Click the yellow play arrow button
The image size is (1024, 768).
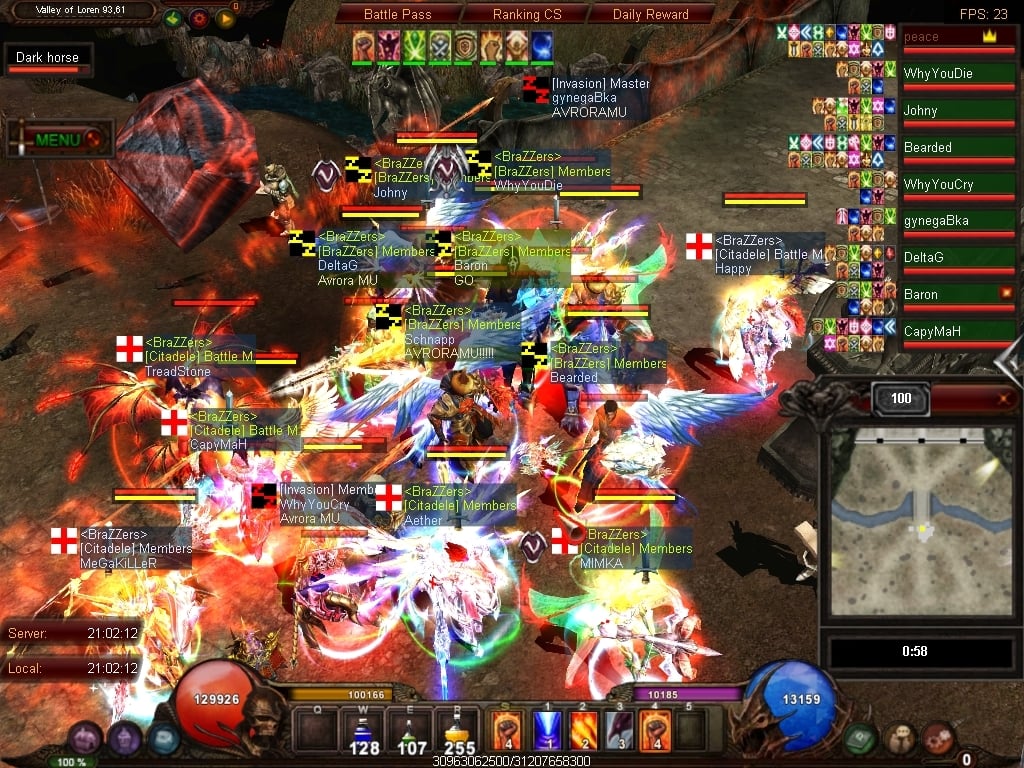pyautogui.click(x=224, y=18)
